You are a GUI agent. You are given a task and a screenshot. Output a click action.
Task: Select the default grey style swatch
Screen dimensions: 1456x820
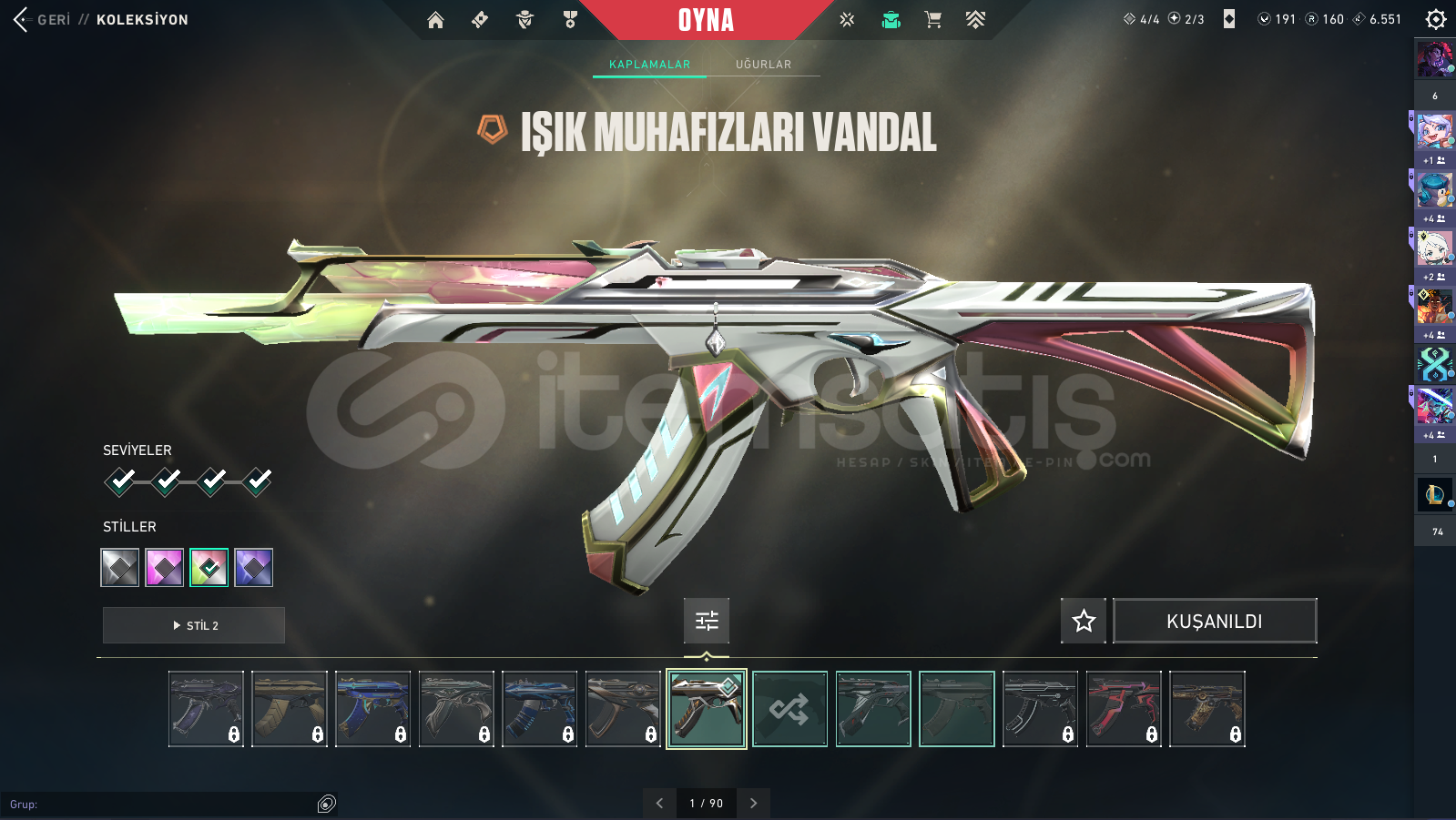[120, 568]
